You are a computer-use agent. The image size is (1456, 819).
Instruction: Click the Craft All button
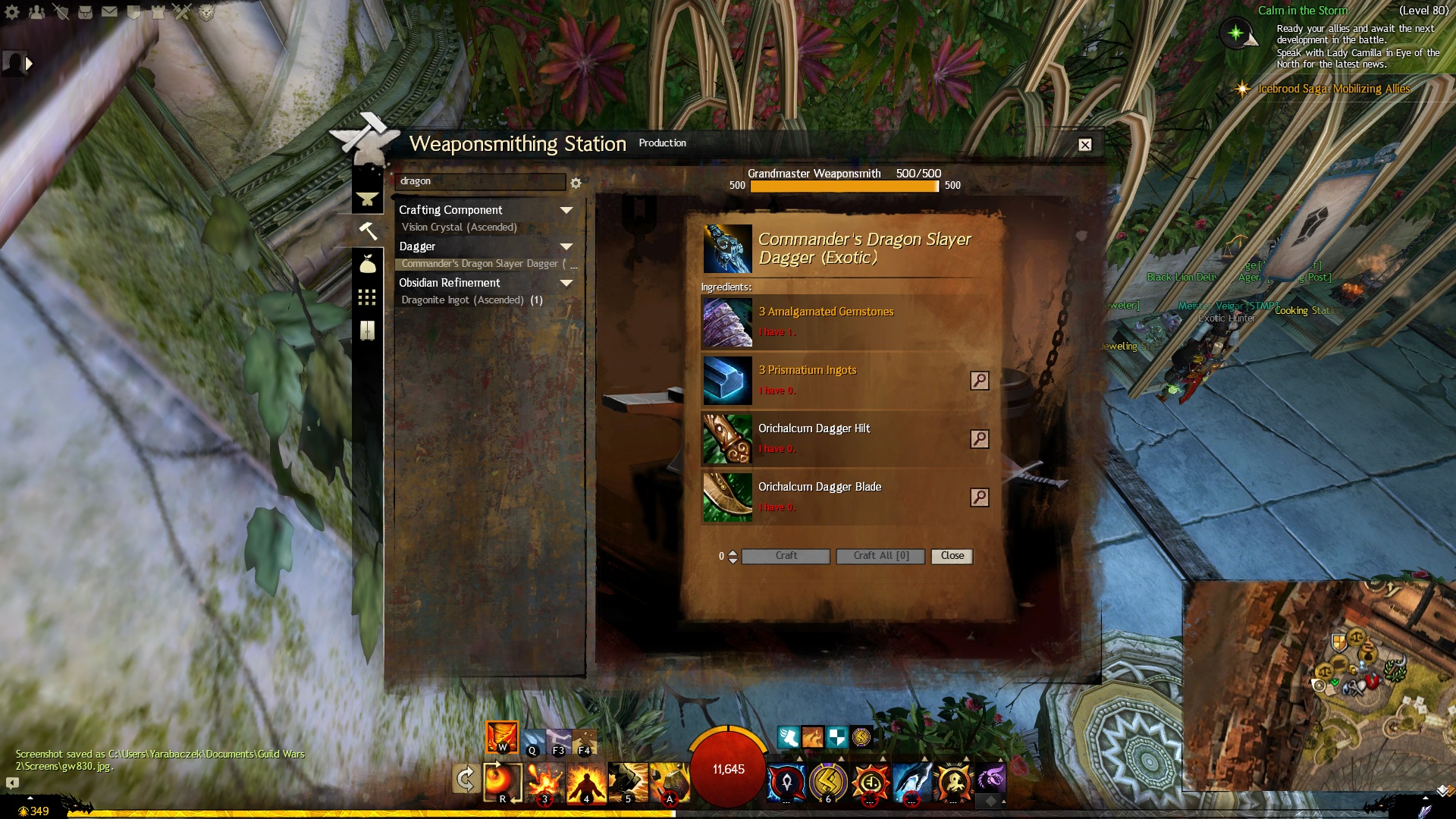880,556
